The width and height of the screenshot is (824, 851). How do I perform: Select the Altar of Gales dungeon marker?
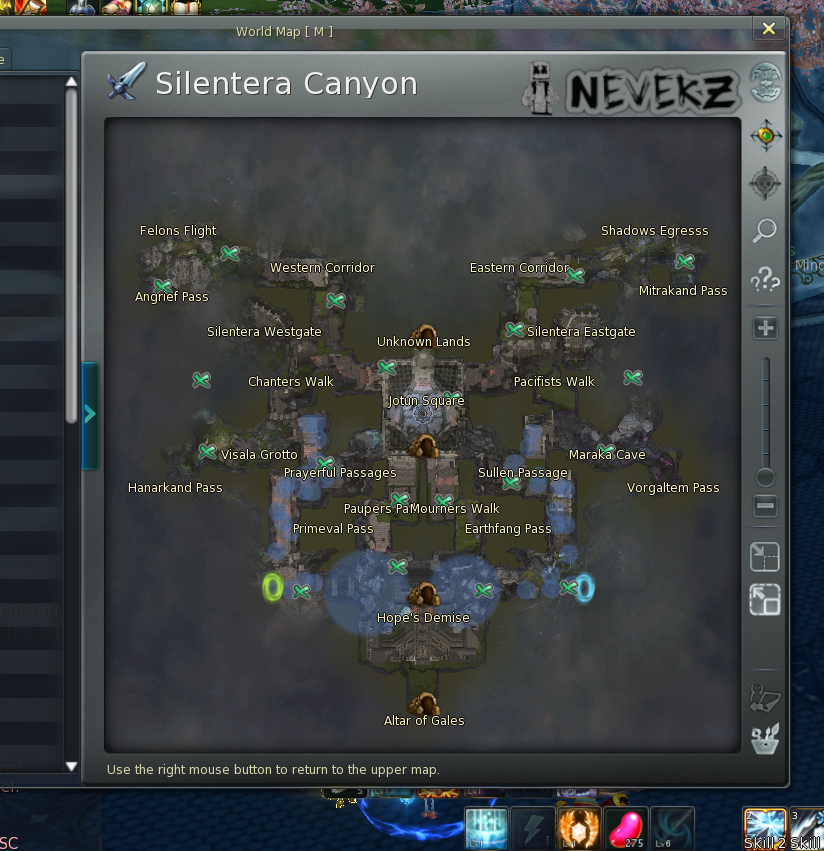(424, 704)
